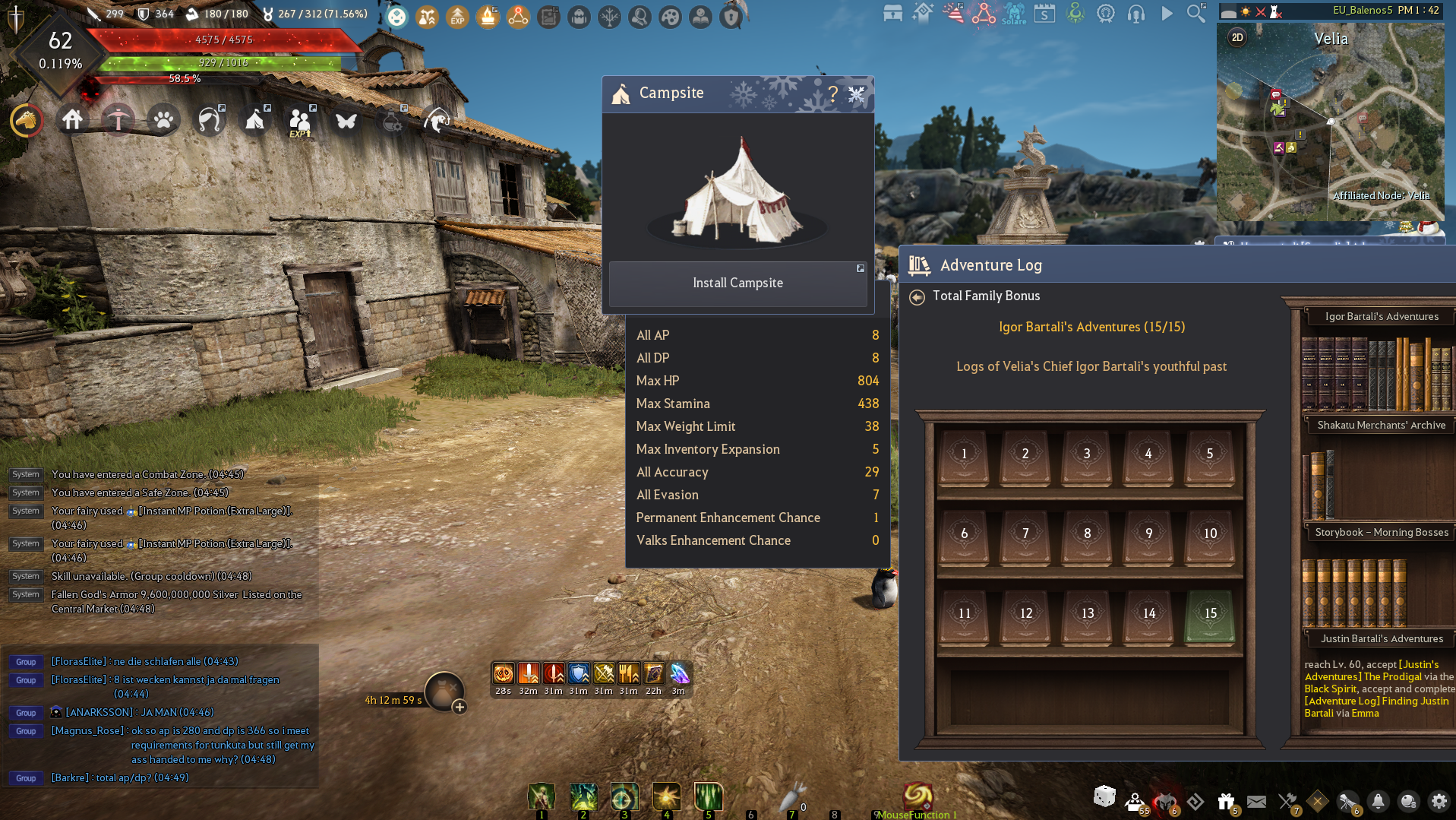
Task: Select the Shakatu Merchants' Archive shelf
Action: pos(1381,426)
